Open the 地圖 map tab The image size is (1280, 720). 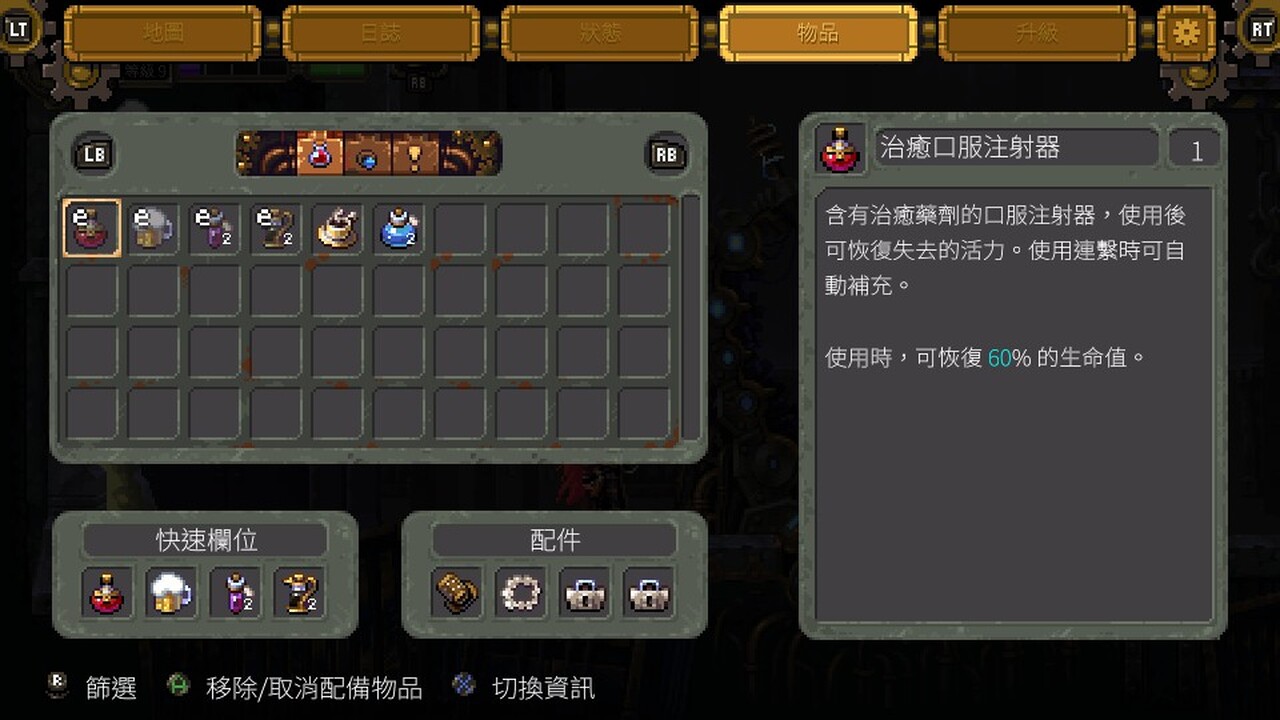click(163, 33)
